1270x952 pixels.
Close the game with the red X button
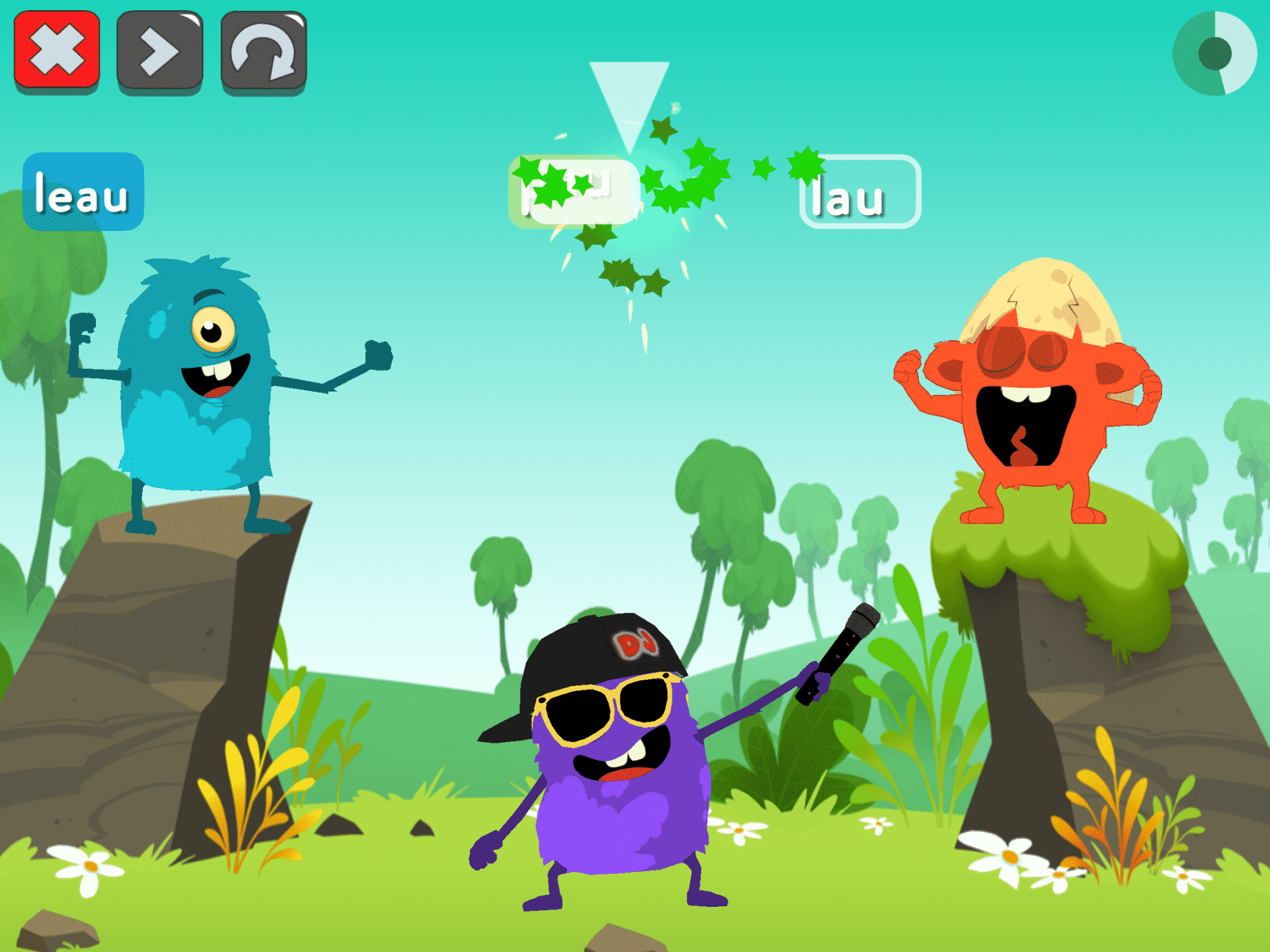(57, 51)
